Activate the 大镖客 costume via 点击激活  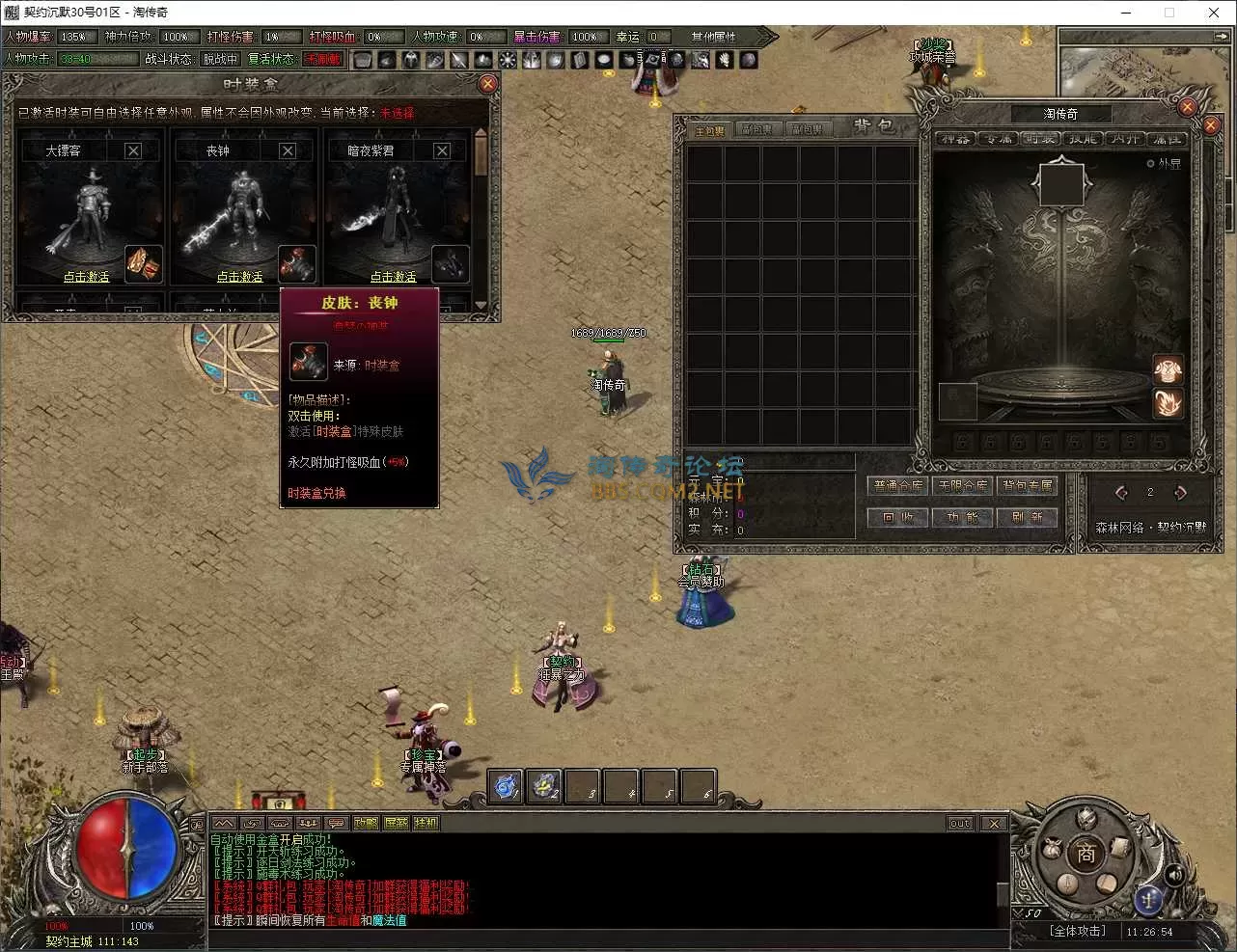coord(87,277)
